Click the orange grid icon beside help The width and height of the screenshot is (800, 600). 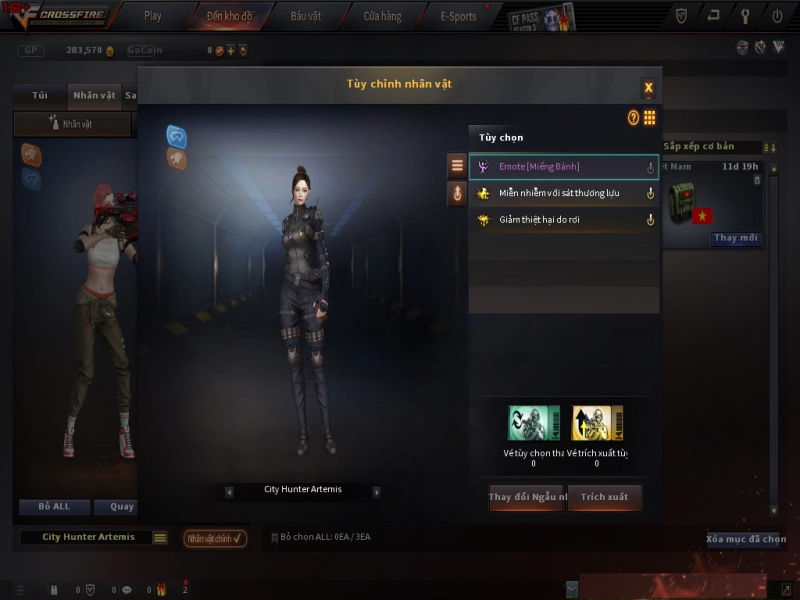coord(649,118)
